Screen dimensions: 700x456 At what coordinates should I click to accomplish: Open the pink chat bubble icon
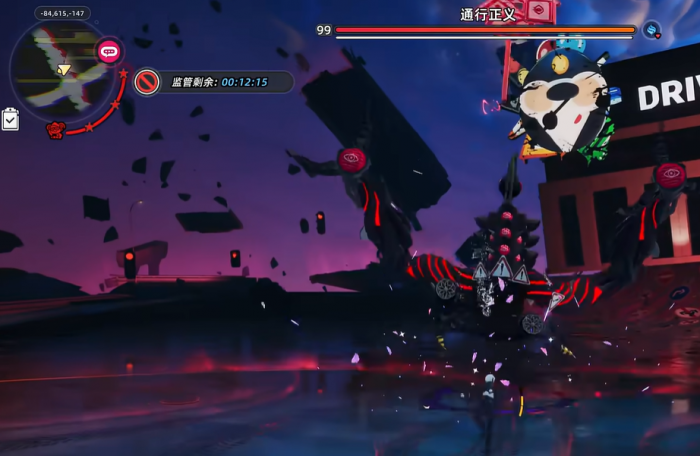coord(108,51)
